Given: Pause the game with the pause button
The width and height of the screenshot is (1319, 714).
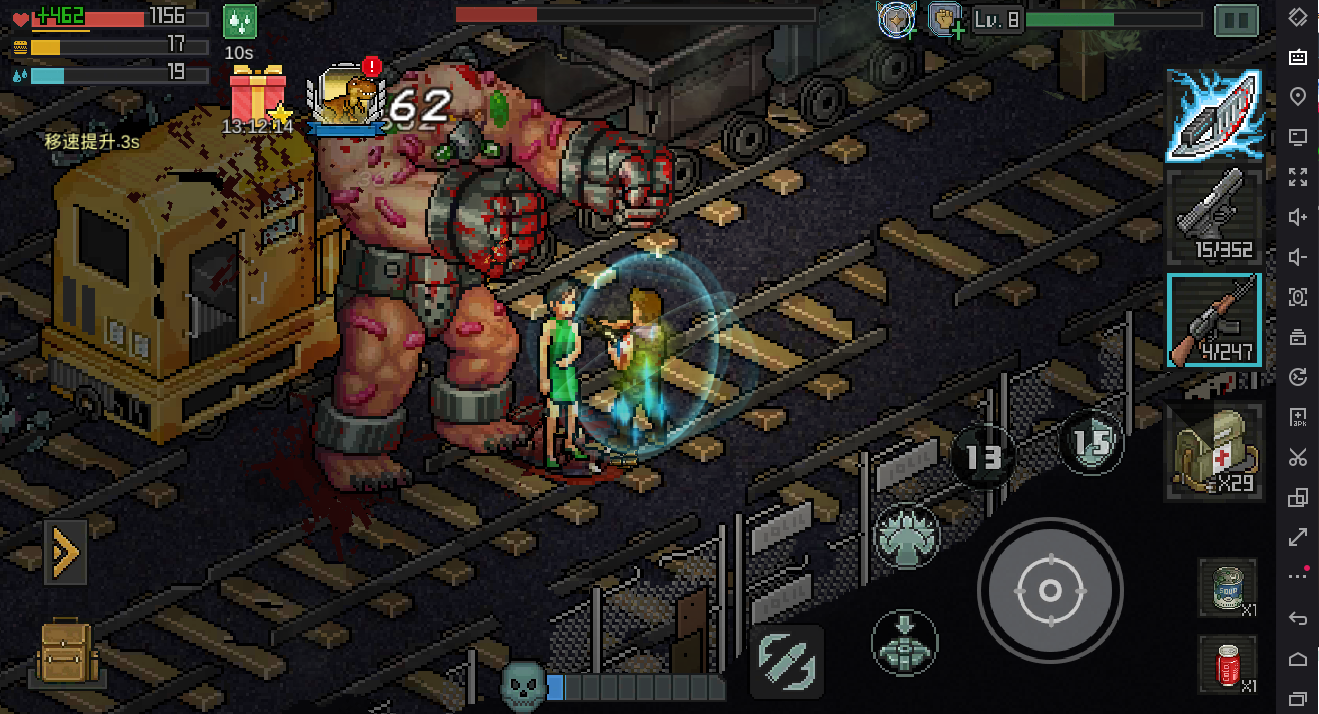Looking at the screenshot, I should pos(1236,20).
